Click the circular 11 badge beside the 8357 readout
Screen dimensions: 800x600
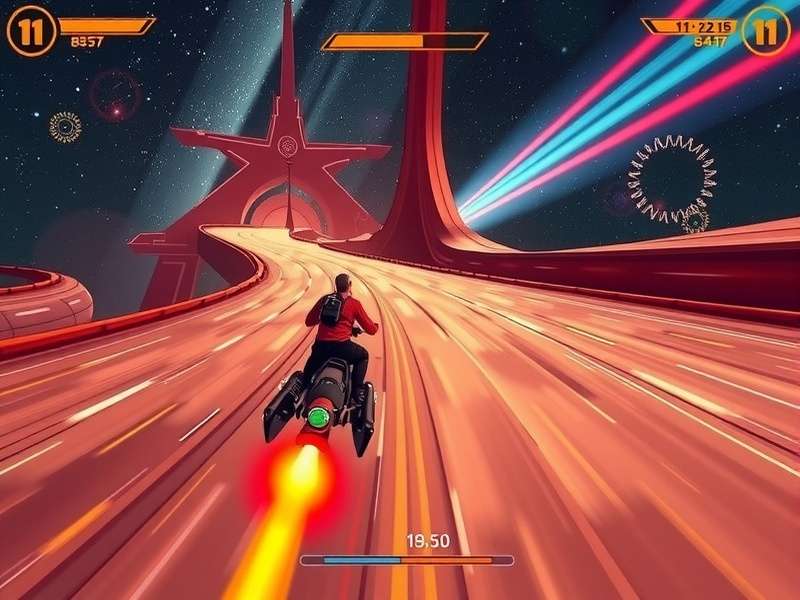pyautogui.click(x=31, y=31)
